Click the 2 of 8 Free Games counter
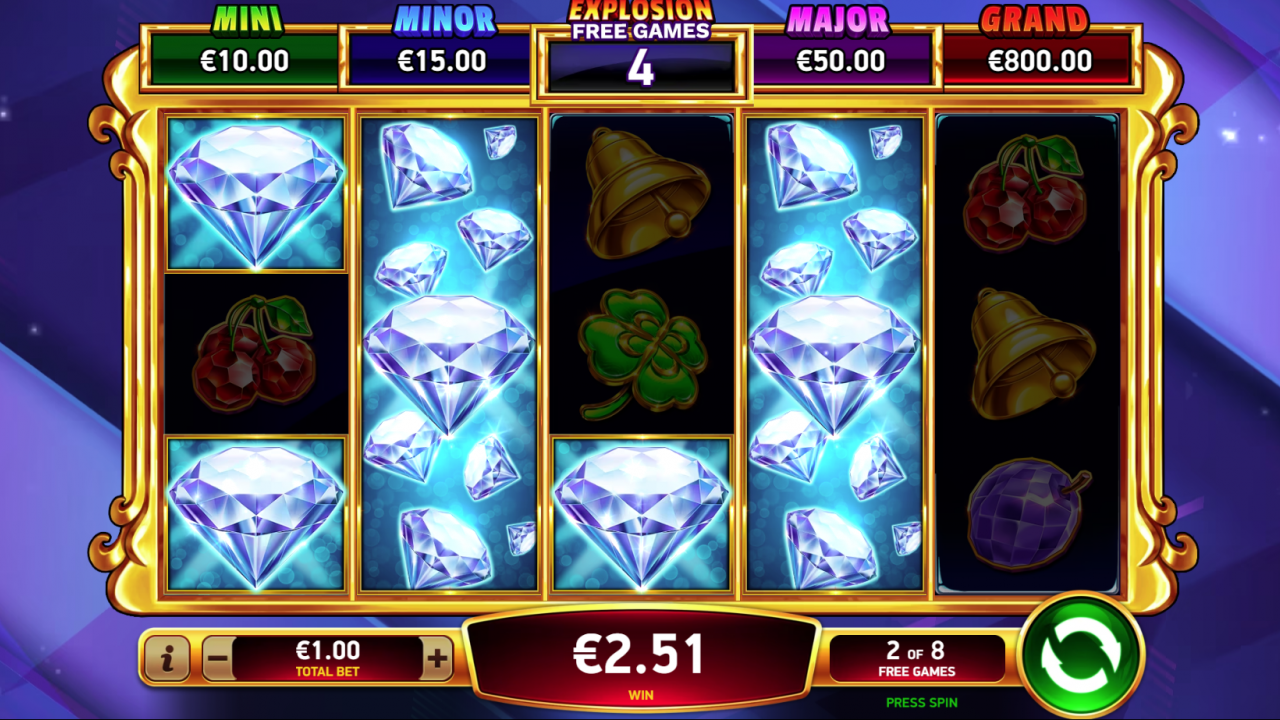Viewport: 1280px width, 720px height. [917, 658]
